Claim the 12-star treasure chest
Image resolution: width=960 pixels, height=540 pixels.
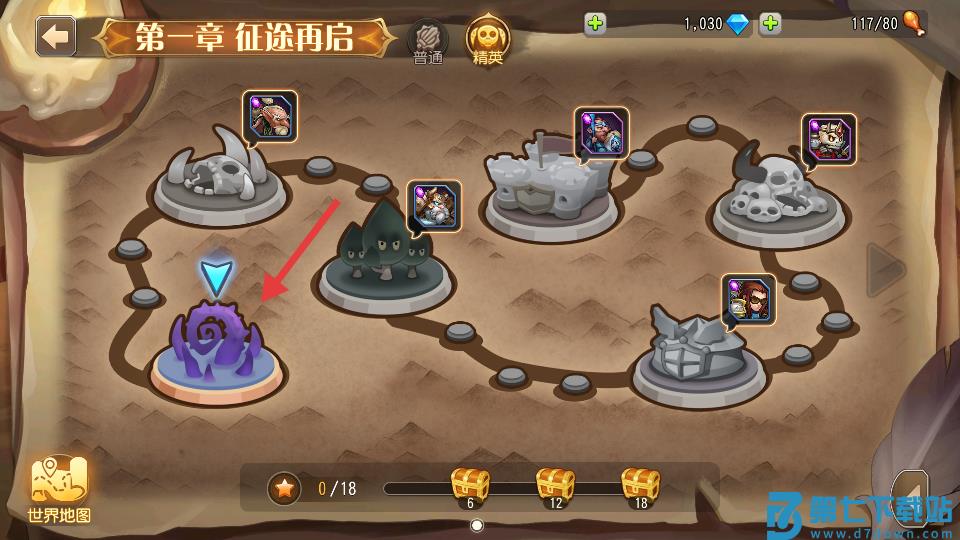click(x=555, y=484)
